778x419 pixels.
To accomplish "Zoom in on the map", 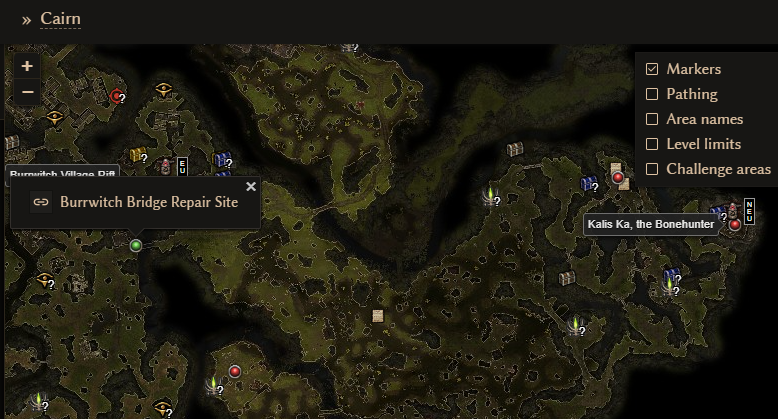I will tap(27, 66).
